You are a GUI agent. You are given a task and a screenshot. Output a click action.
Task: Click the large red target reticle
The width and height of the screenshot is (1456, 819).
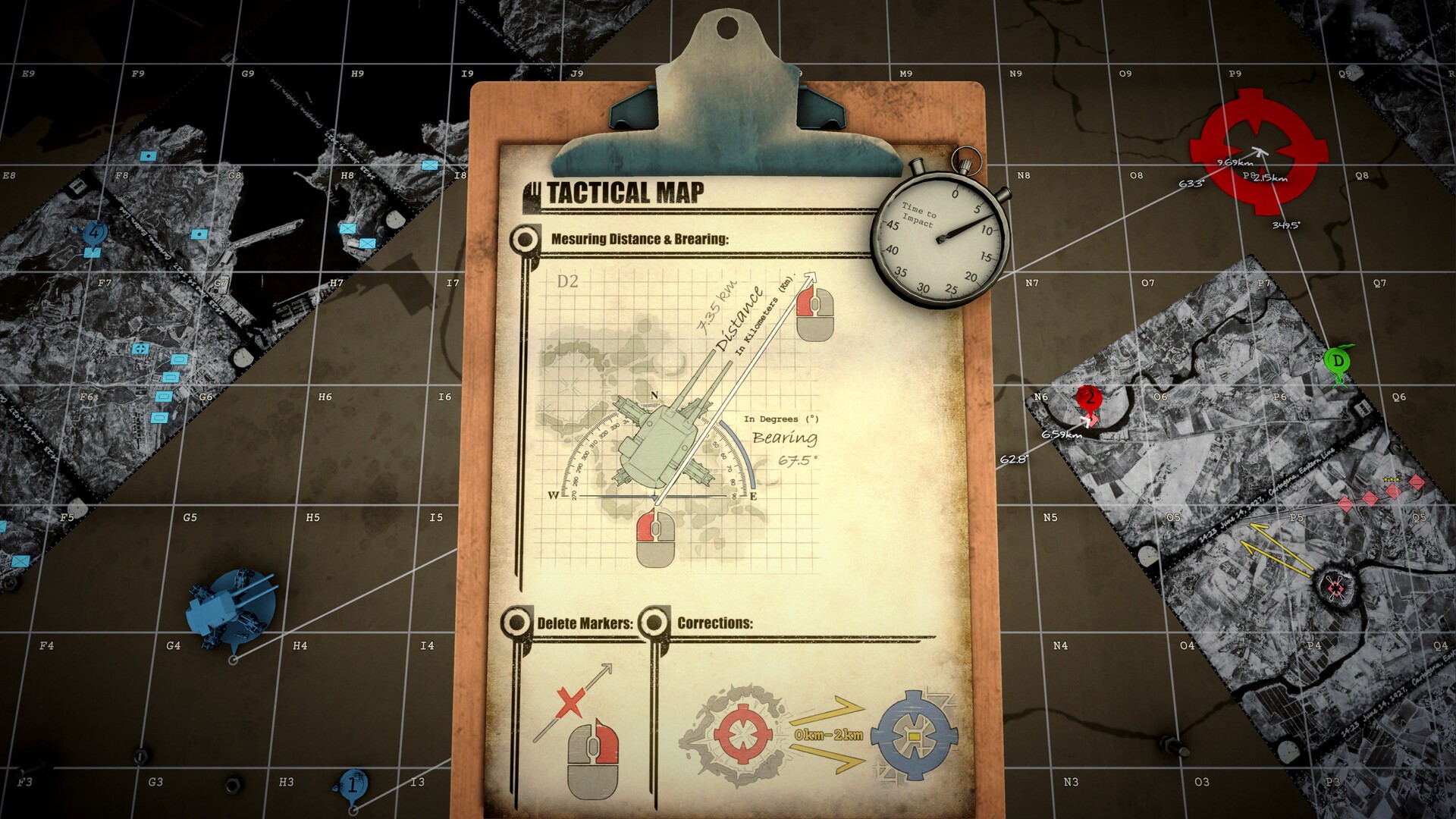pyautogui.click(x=1258, y=152)
